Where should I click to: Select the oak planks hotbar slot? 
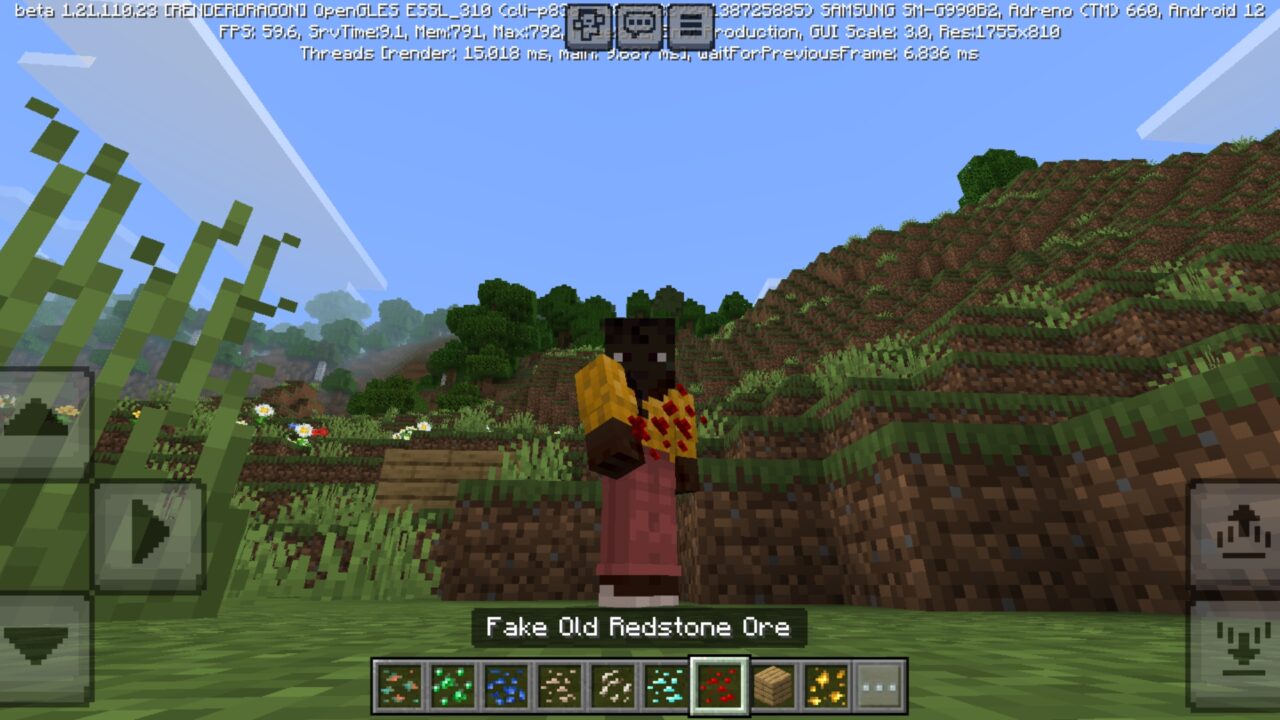773,685
